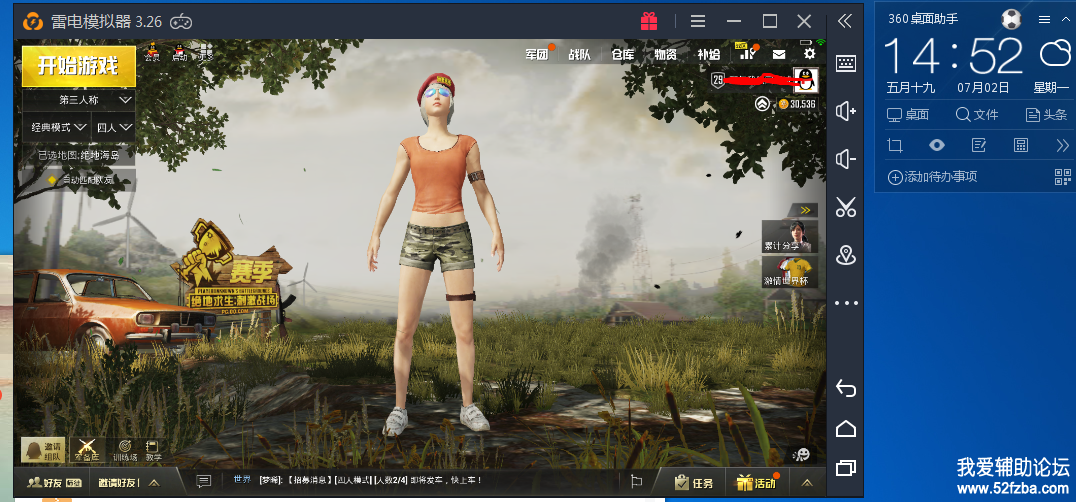Open the 好友 friends list
Image resolution: width=1076 pixels, height=502 pixels.
(44, 483)
